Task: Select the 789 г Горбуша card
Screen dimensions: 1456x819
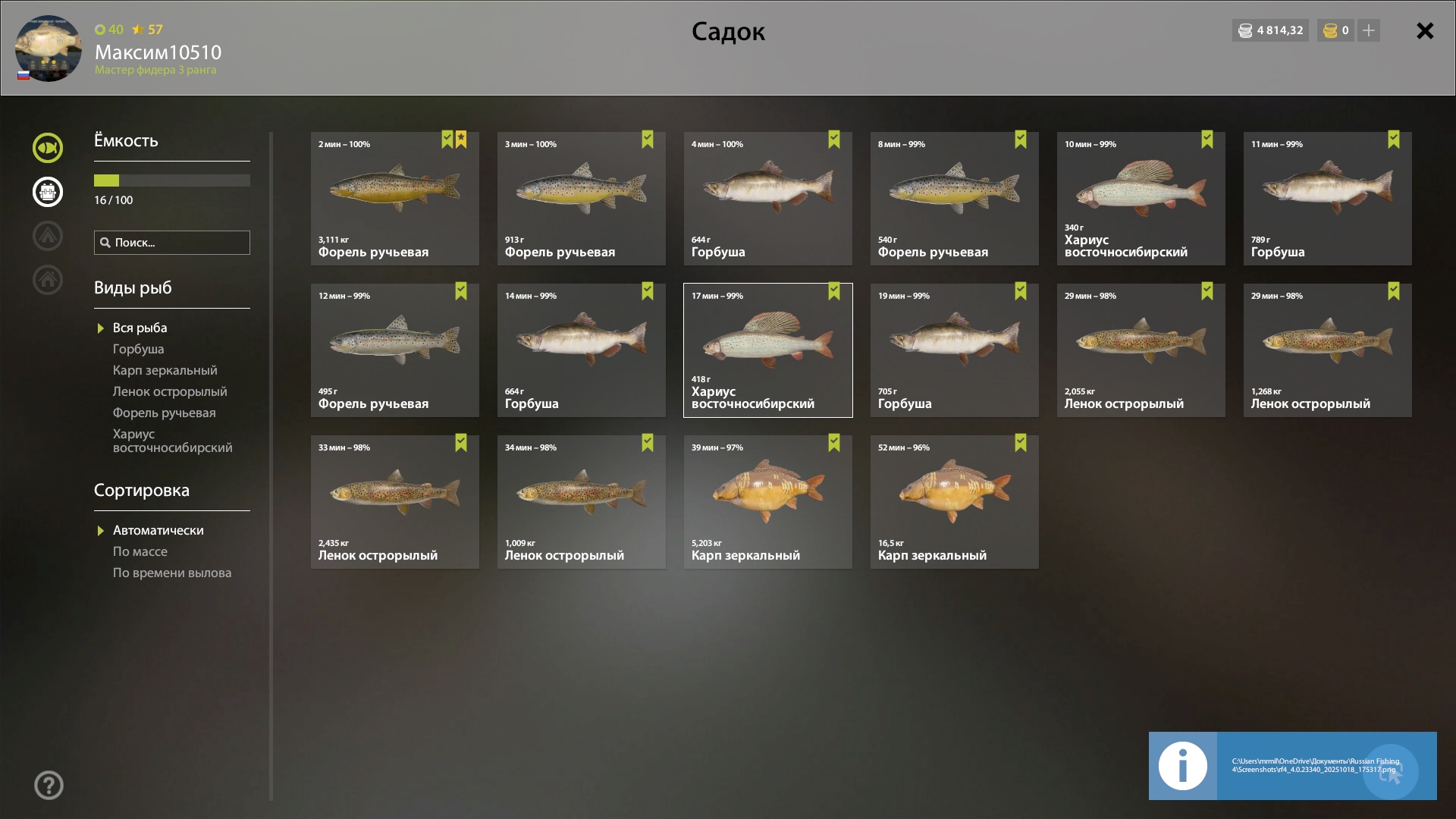Action: click(x=1327, y=199)
